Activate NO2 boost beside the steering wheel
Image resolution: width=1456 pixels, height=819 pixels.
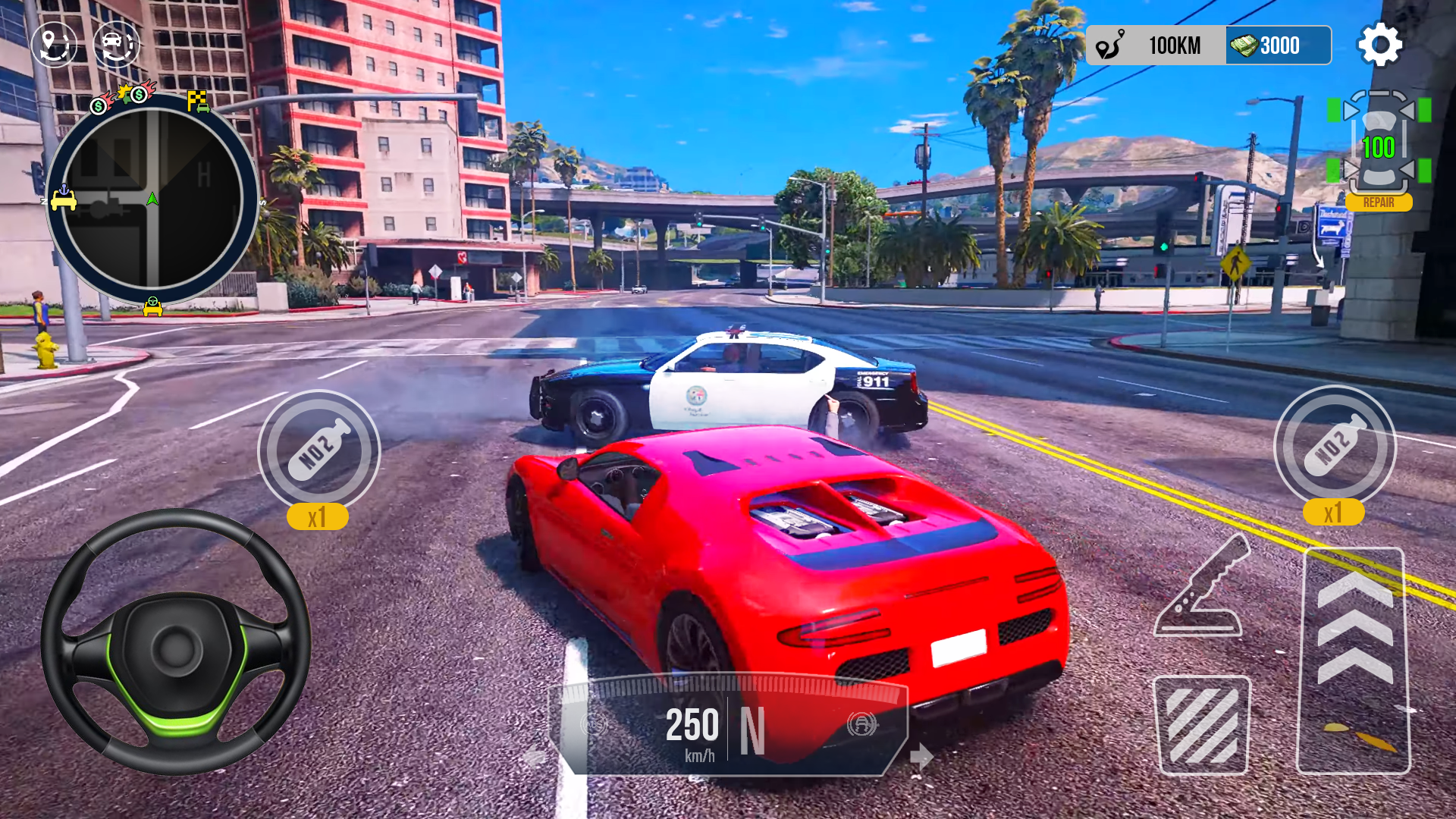[318, 451]
